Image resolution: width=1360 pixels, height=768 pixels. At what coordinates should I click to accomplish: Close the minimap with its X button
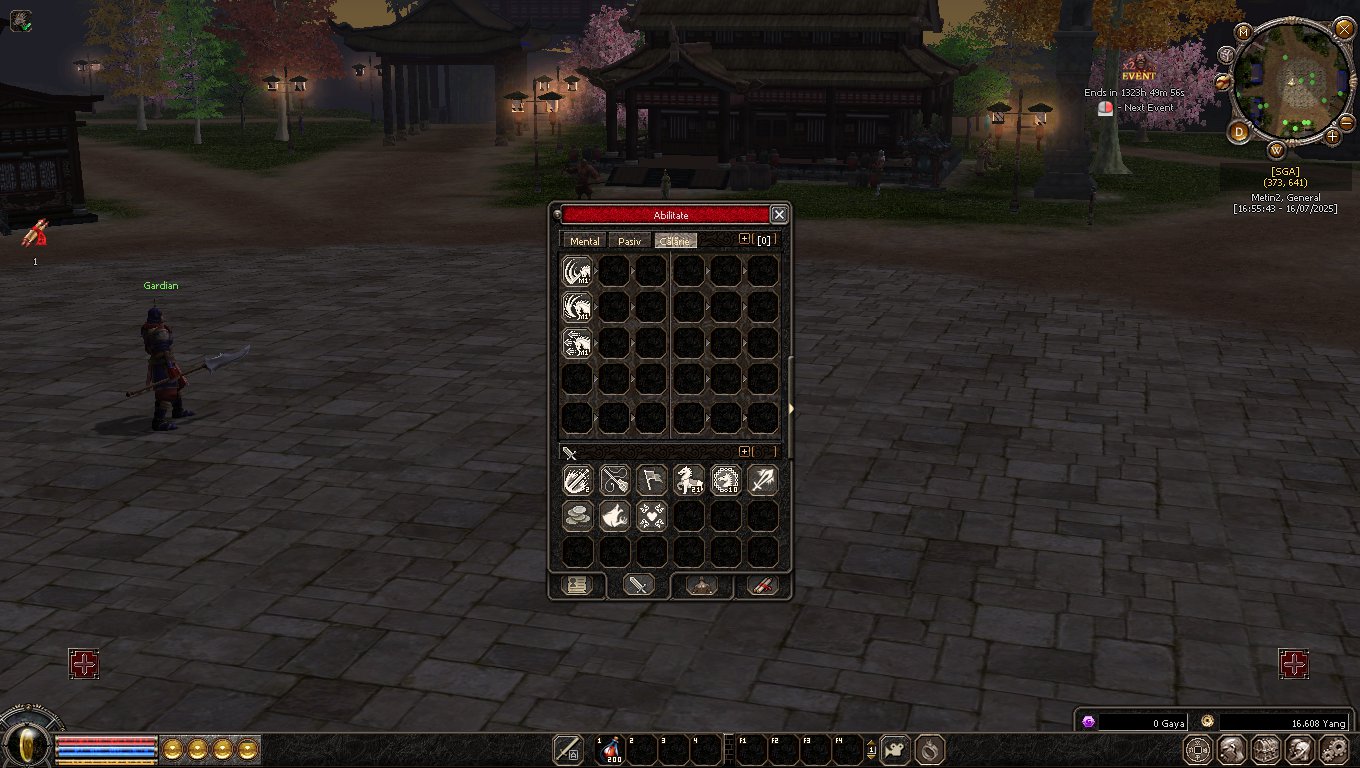[1343, 28]
